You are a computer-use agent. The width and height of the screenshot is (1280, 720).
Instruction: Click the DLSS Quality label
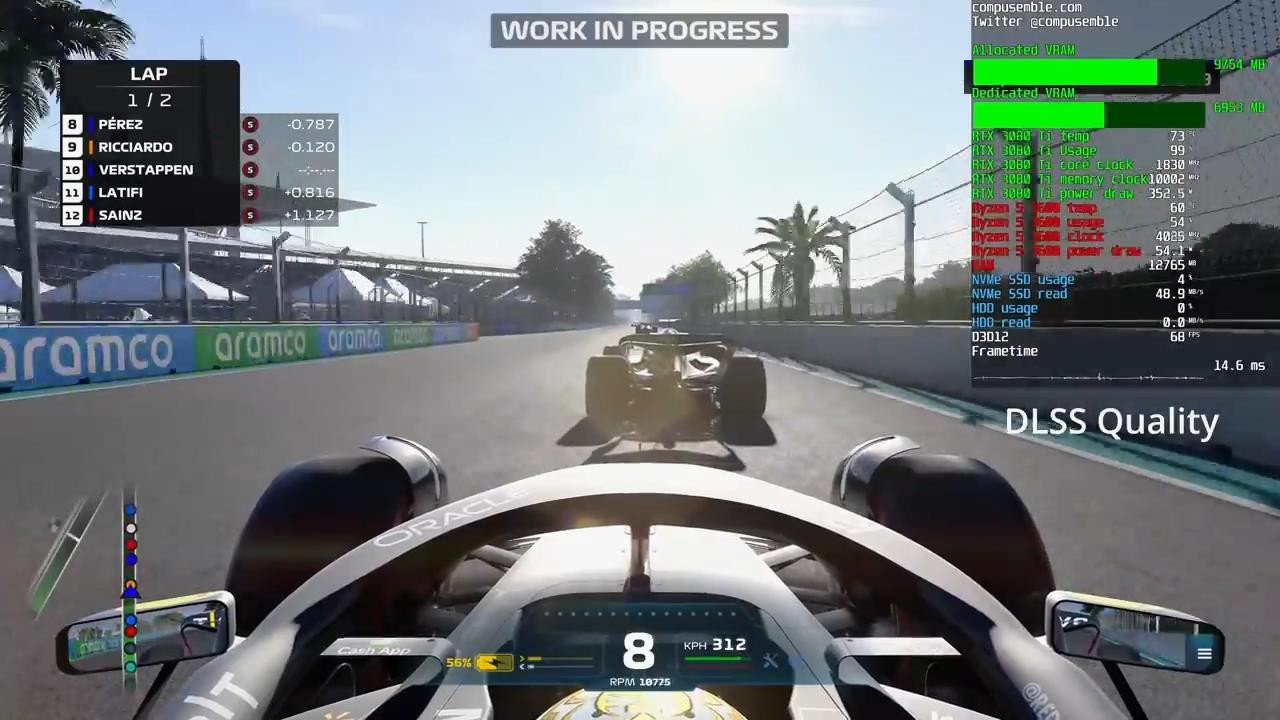click(1111, 421)
